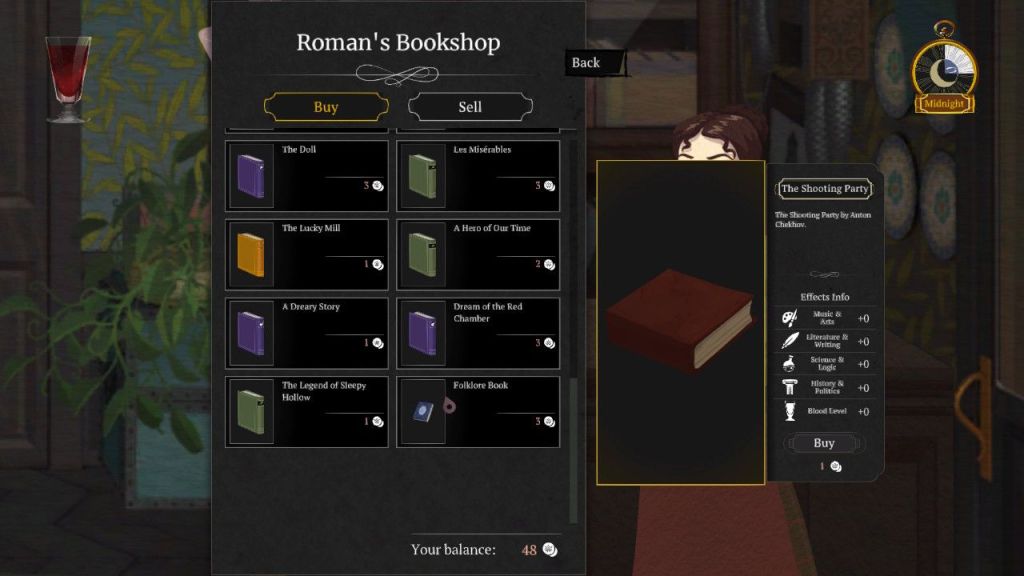Buy The Shooting Party book
The height and width of the screenshot is (576, 1024).
(x=823, y=443)
